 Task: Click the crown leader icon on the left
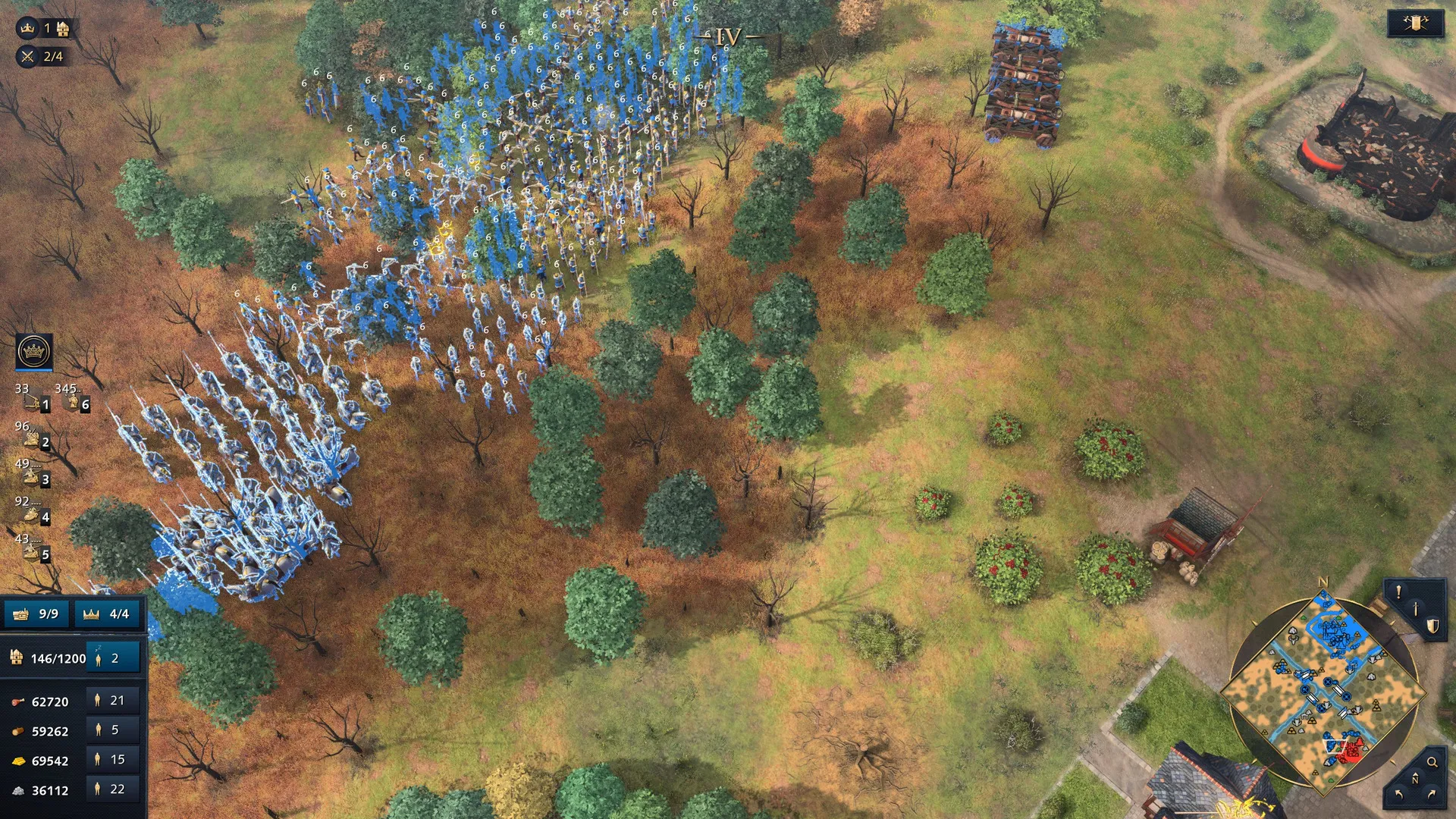coord(34,352)
